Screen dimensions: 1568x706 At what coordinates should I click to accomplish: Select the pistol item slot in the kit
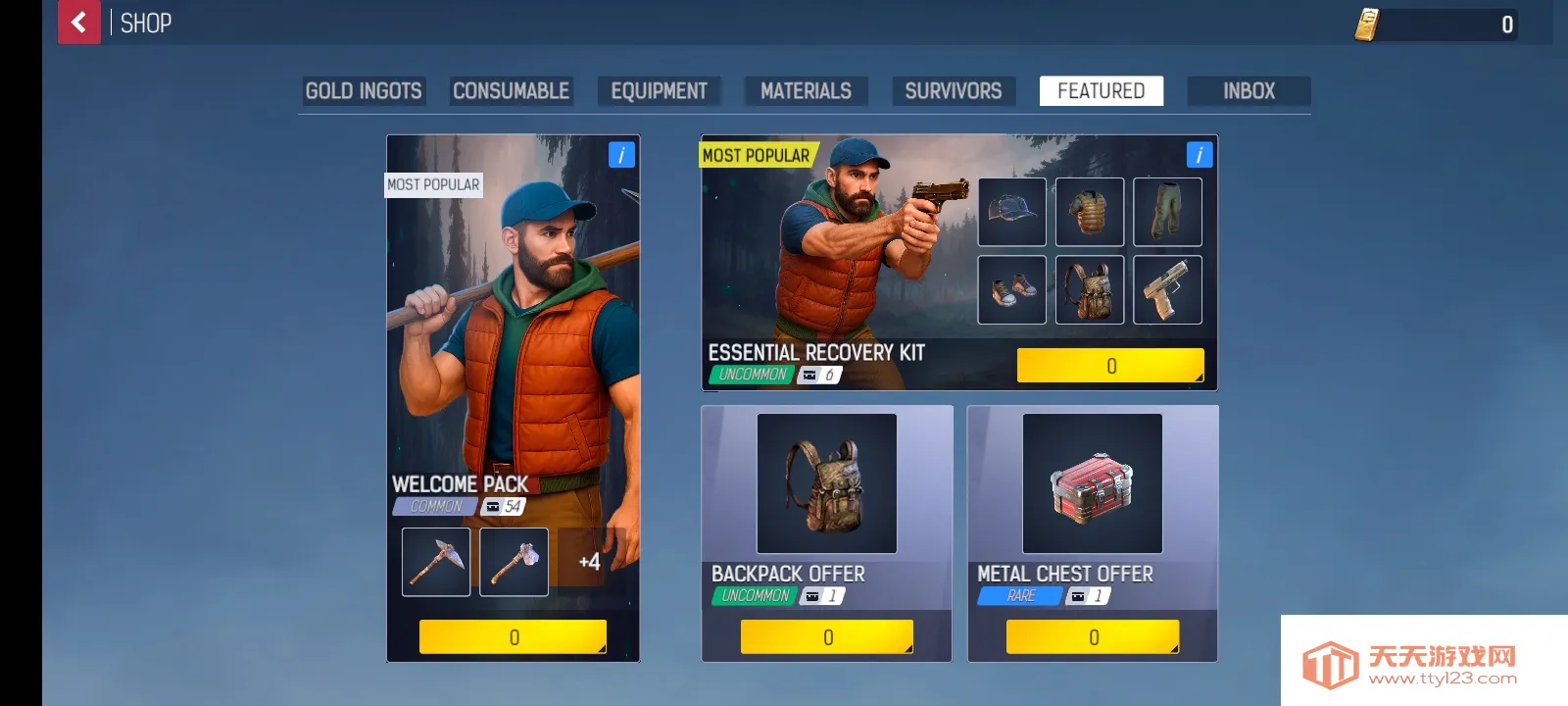(x=1167, y=290)
